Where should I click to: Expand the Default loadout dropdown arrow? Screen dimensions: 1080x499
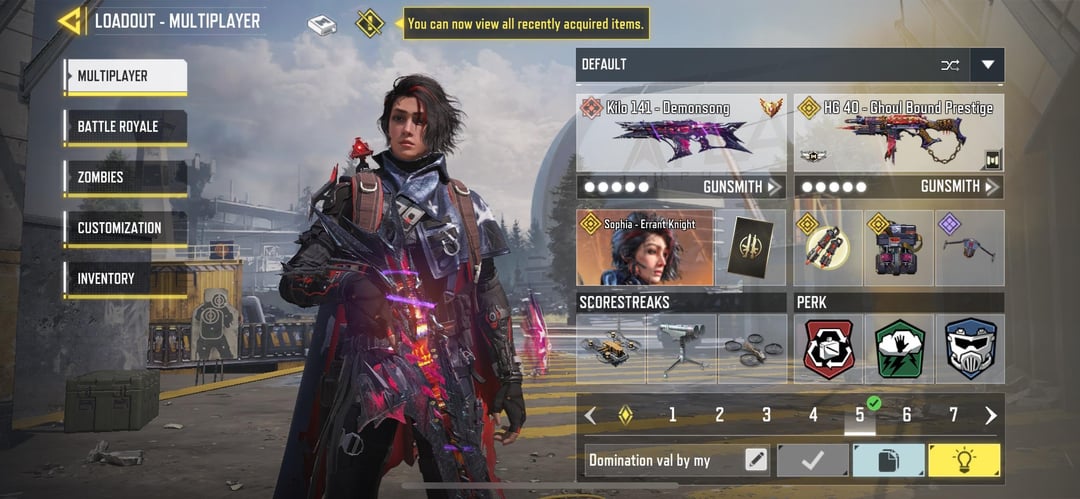[x=988, y=65]
